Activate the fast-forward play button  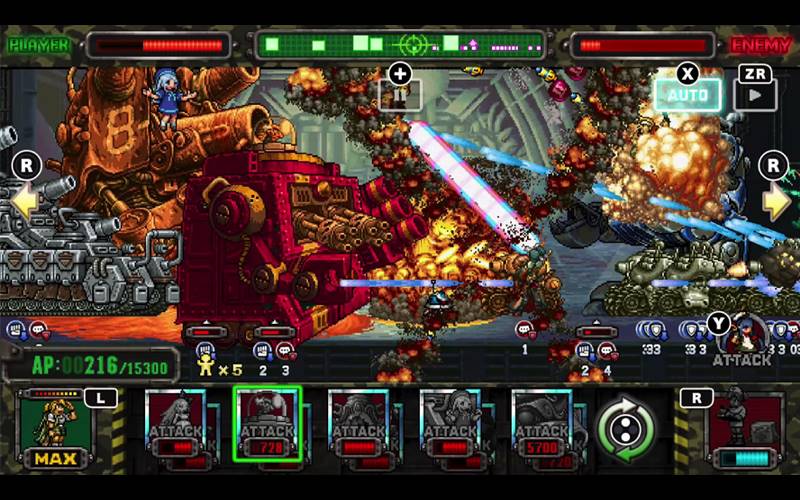coord(755,95)
